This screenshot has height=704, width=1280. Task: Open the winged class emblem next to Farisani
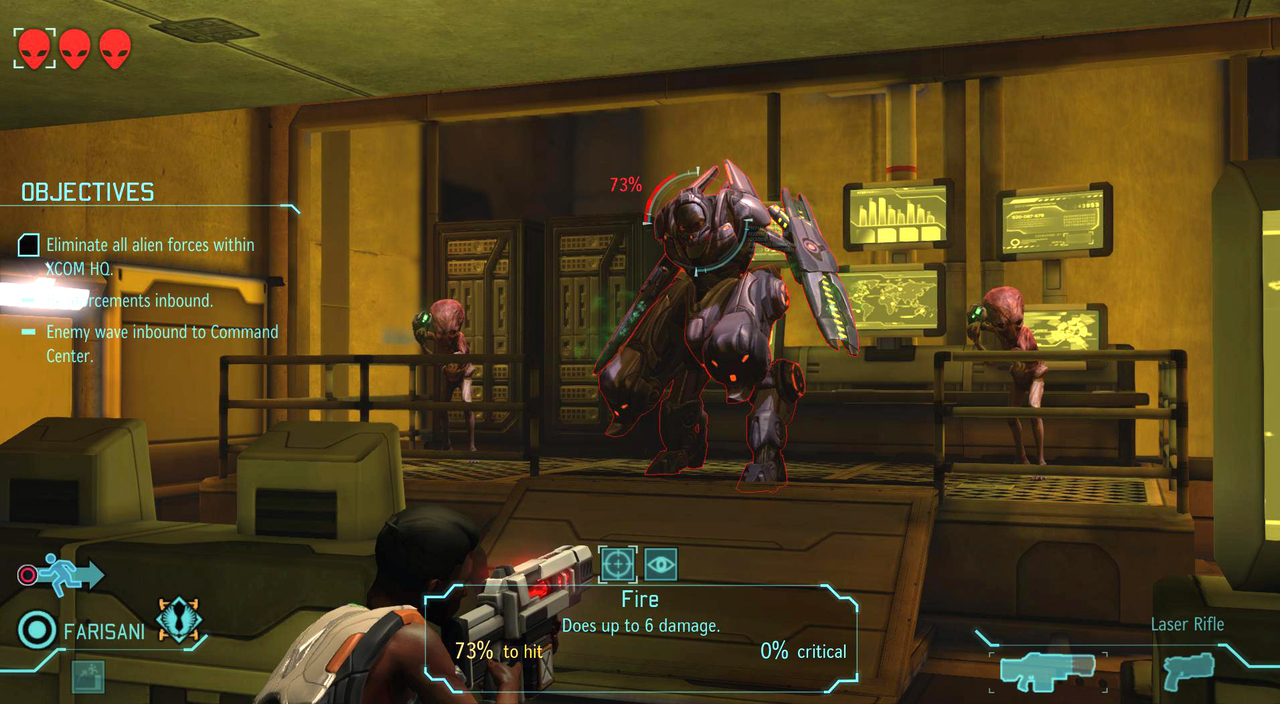click(x=180, y=620)
